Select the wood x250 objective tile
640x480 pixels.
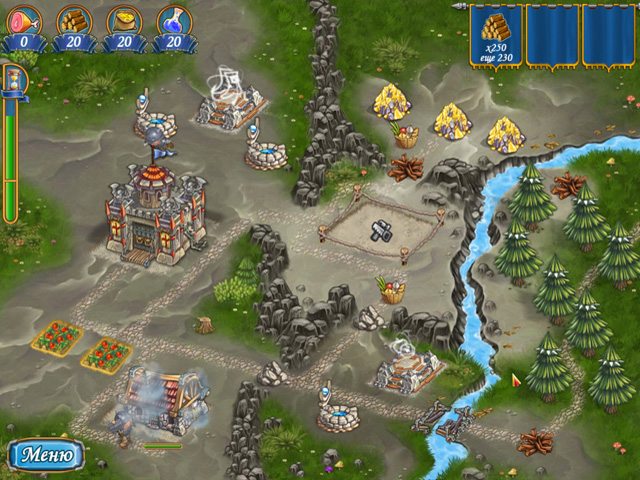pyautogui.click(x=497, y=36)
